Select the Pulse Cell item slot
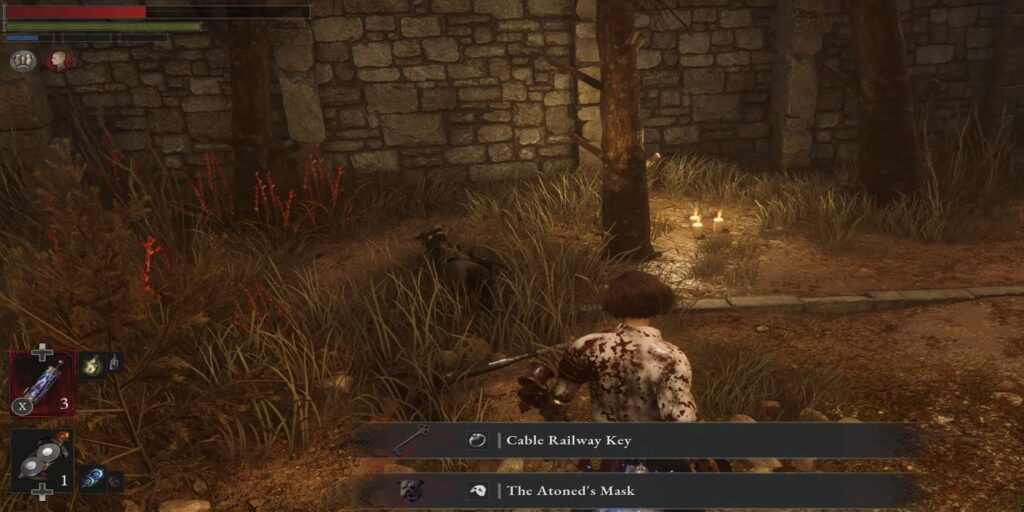Viewport: 1024px width, 512px height. click(x=42, y=381)
